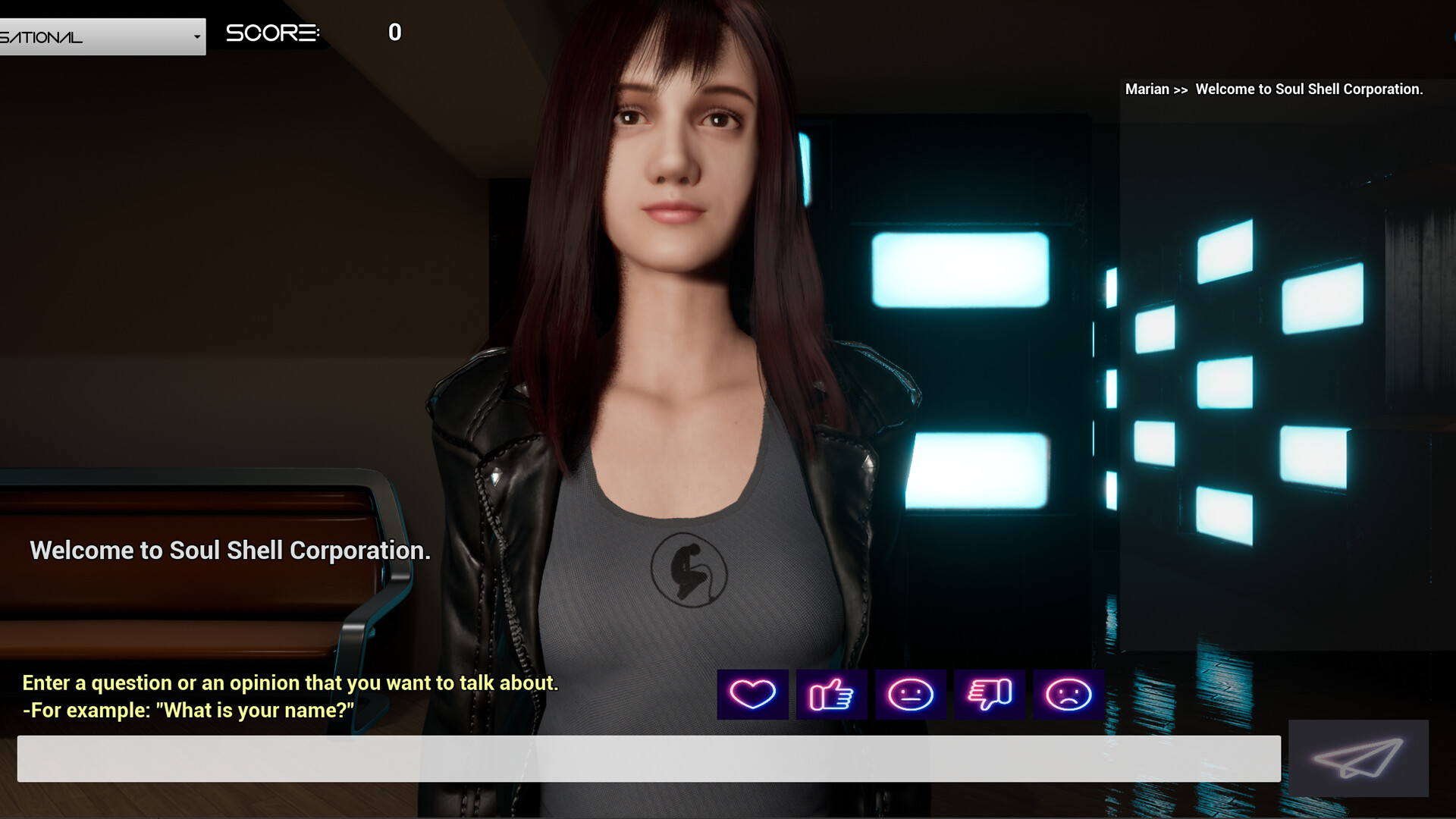Select the neutral face reaction
The image size is (1456, 819).
point(911,694)
